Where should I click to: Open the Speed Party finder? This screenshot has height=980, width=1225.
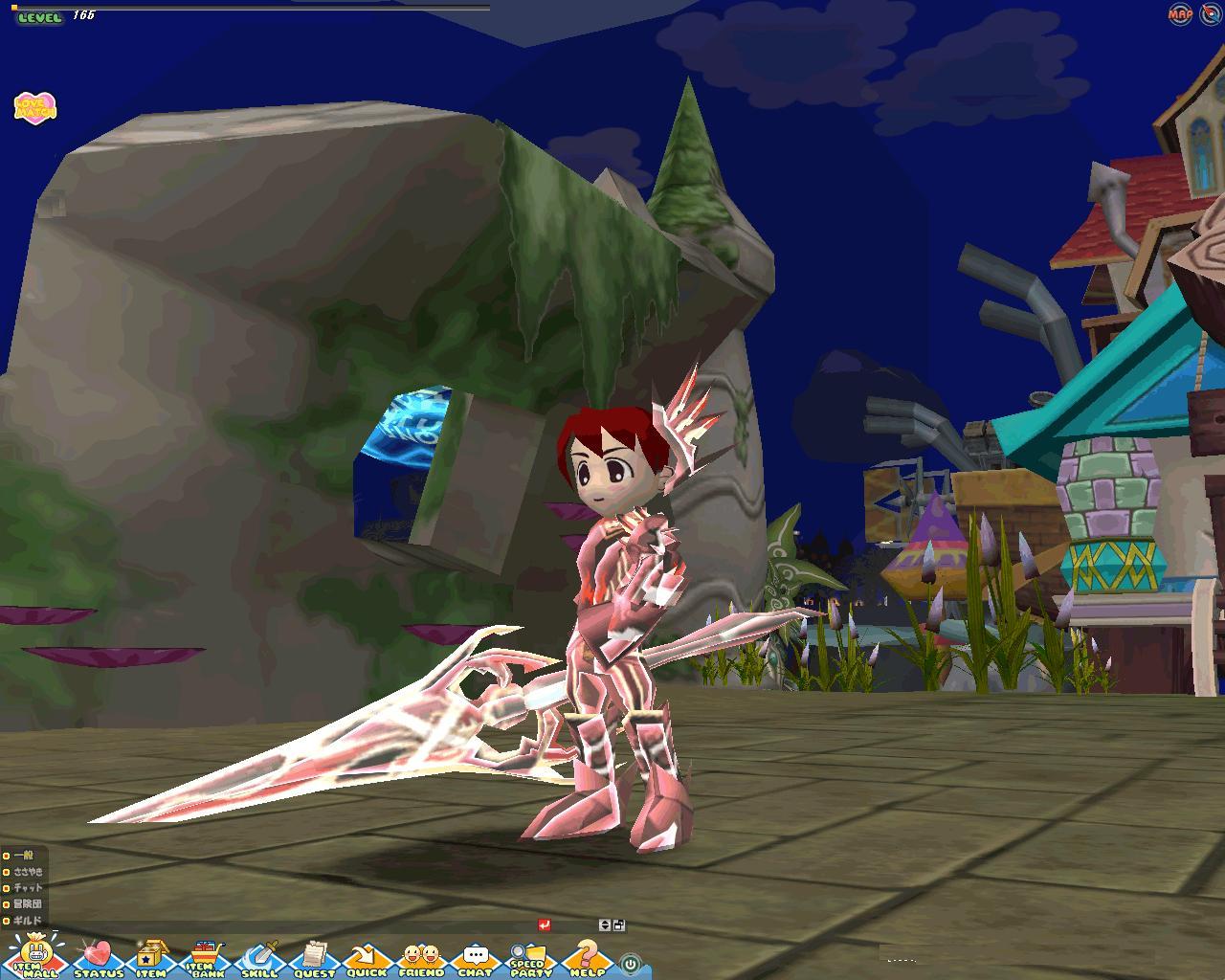pyautogui.click(x=528, y=958)
